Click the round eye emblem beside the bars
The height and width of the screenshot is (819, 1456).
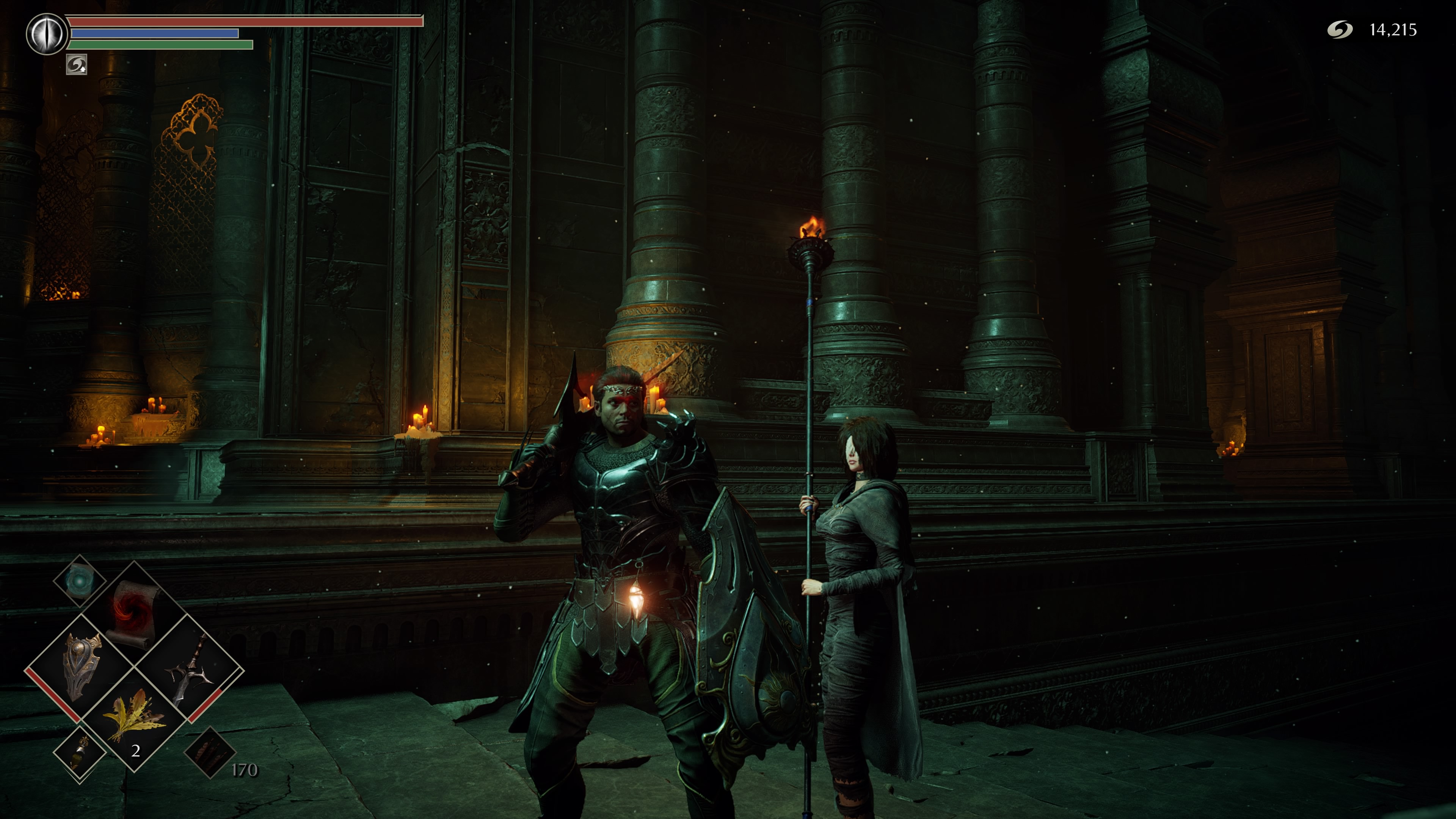47,34
